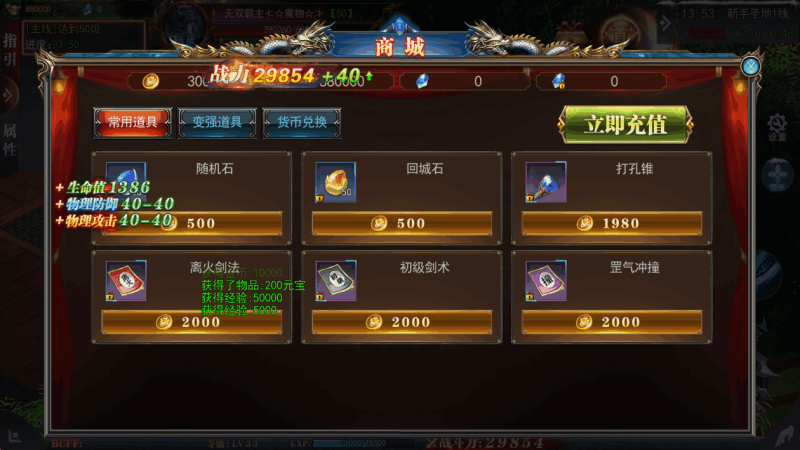Viewport: 800px width, 450px height.
Task: Switch to the 变强道具 tab
Action: (x=217, y=122)
